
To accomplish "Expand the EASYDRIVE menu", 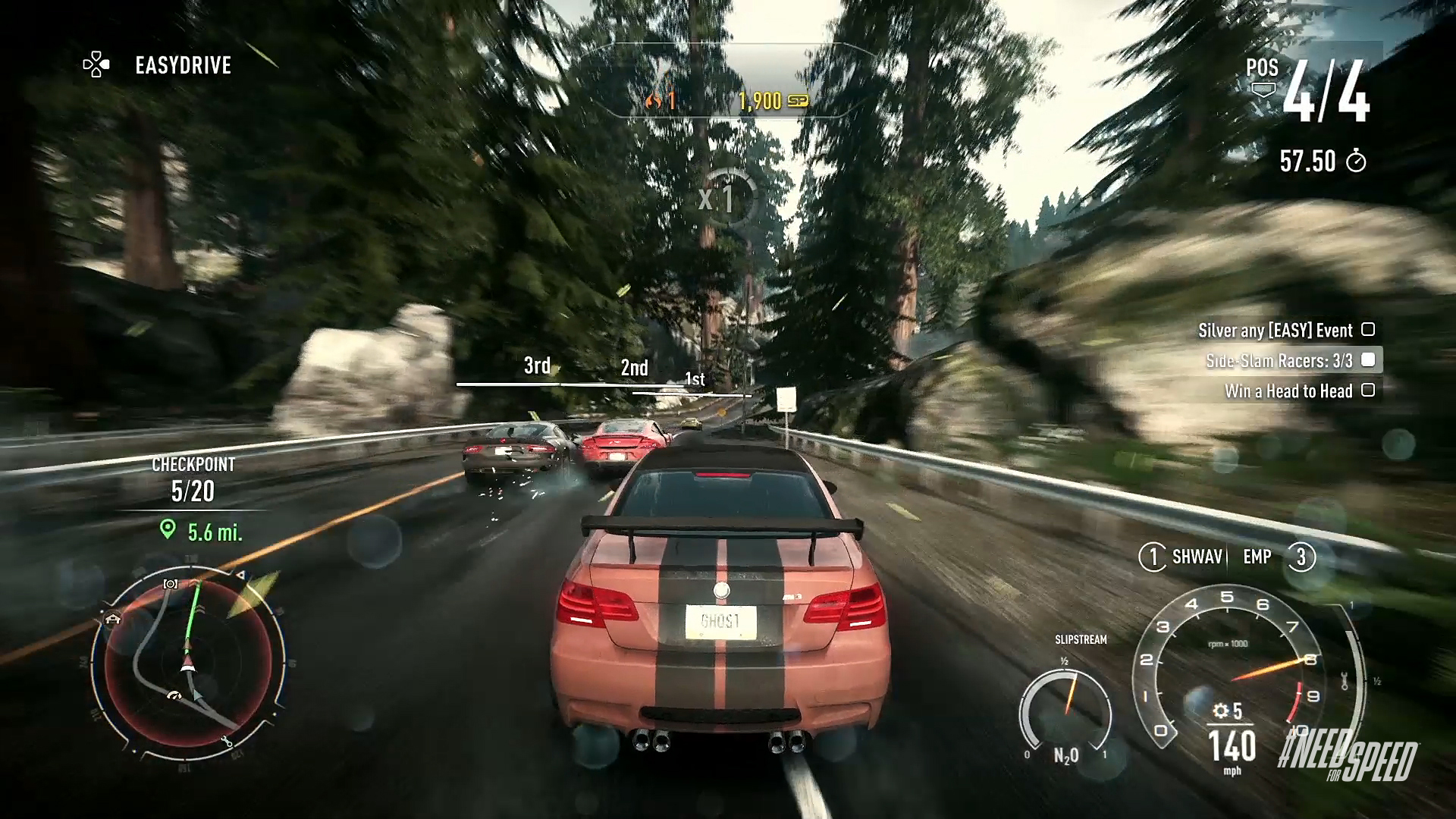I will (182, 65).
